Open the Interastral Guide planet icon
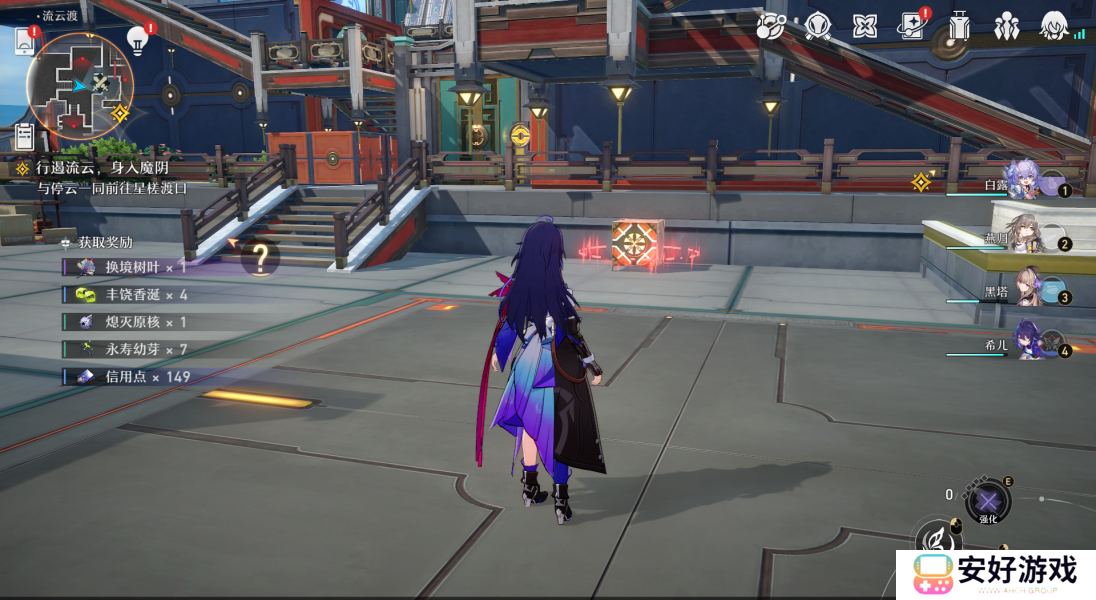This screenshot has width=1096, height=600. pyautogui.click(x=771, y=27)
